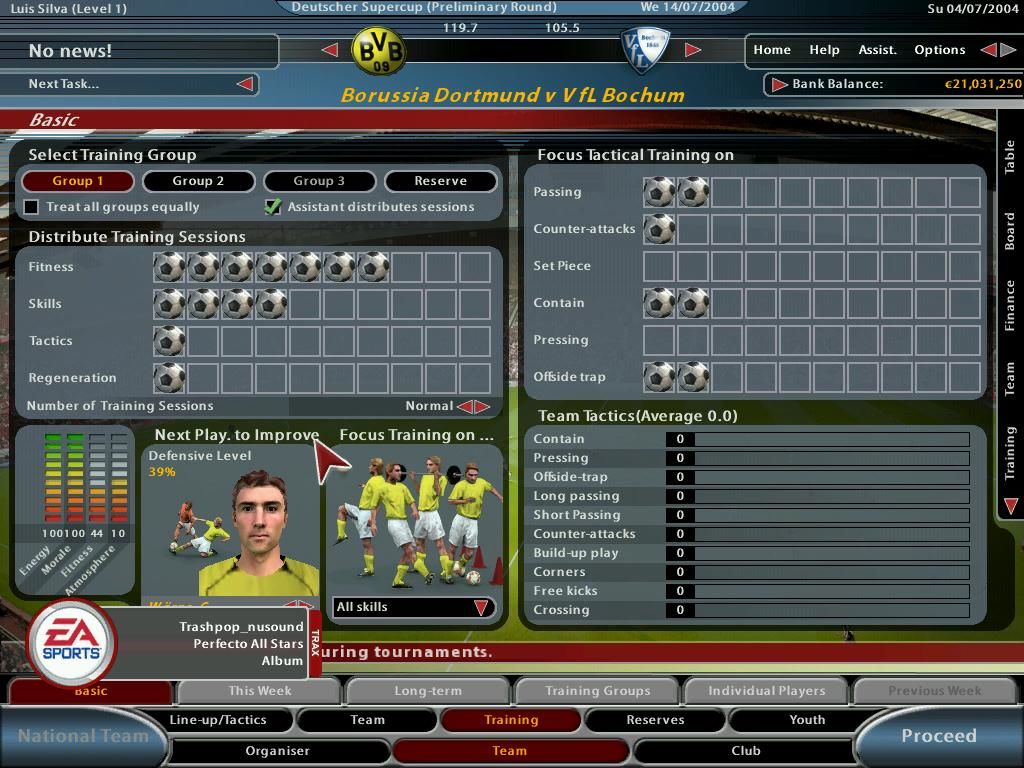Choose the Reserve training group
Image resolution: width=1024 pixels, height=768 pixels.
click(440, 181)
